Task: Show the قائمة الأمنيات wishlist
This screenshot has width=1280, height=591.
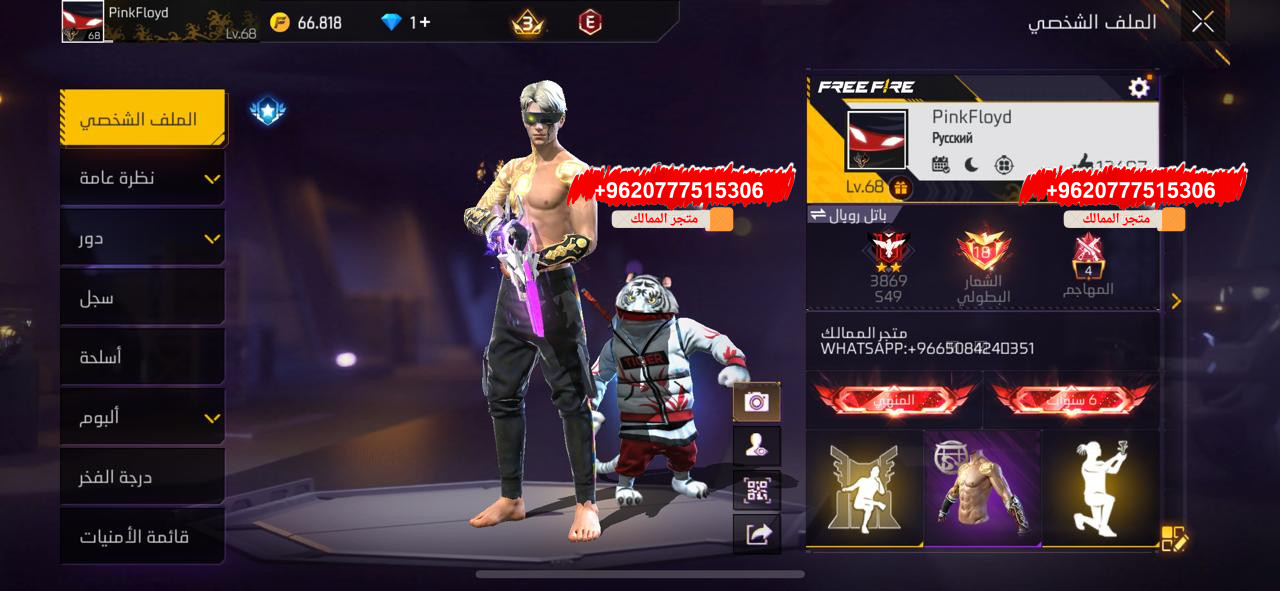Action: coord(142,537)
